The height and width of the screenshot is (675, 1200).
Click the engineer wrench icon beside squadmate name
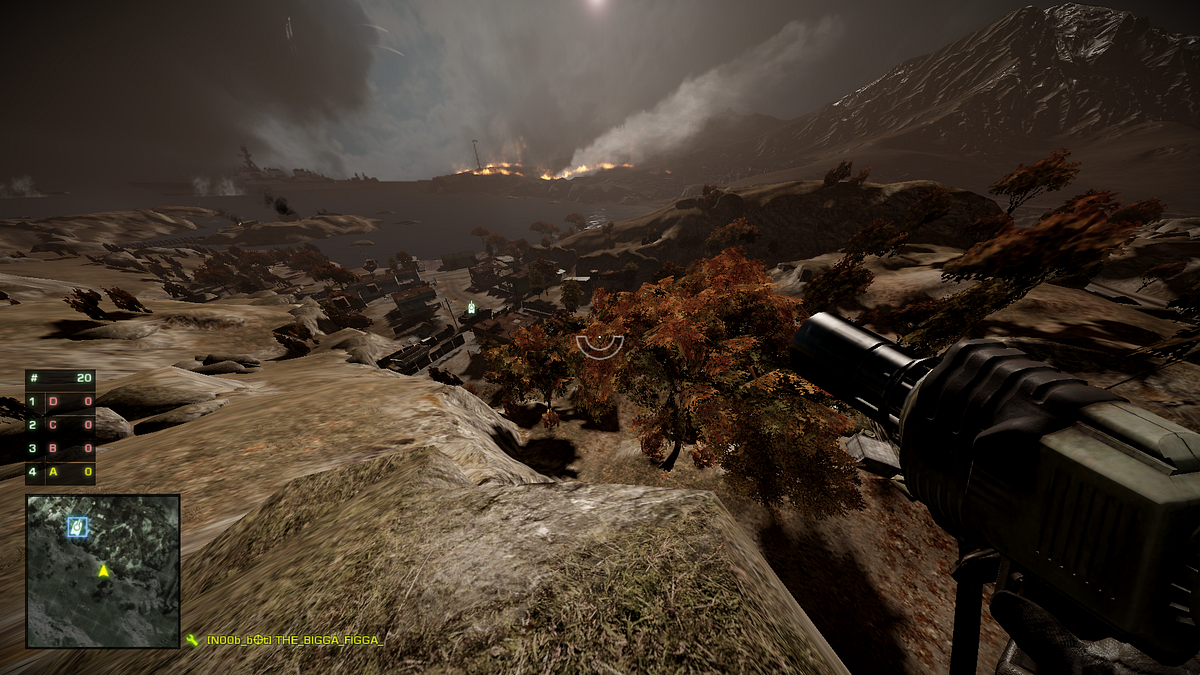pos(192,640)
